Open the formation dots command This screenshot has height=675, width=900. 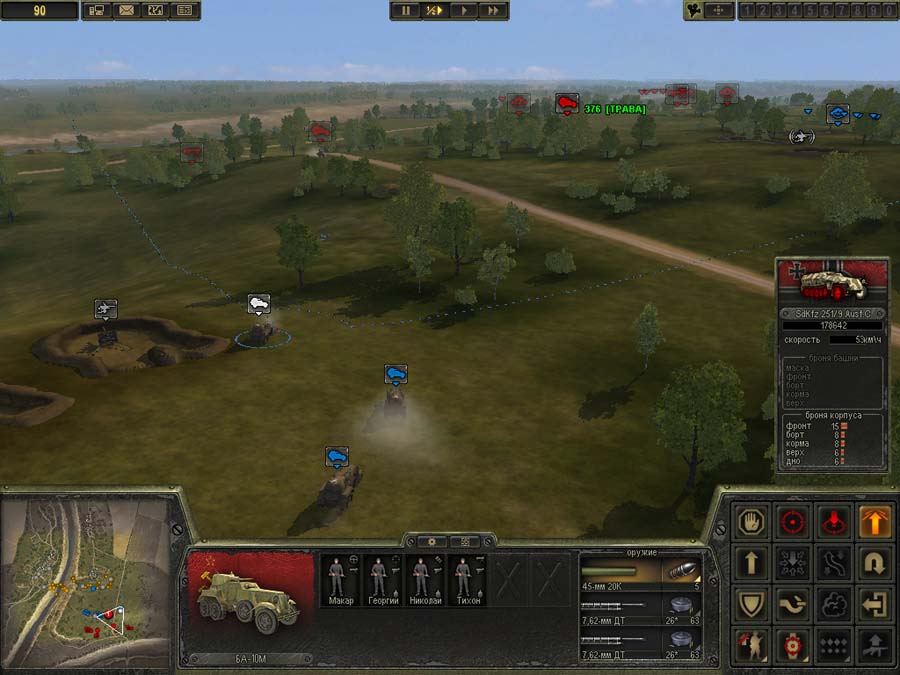834,646
